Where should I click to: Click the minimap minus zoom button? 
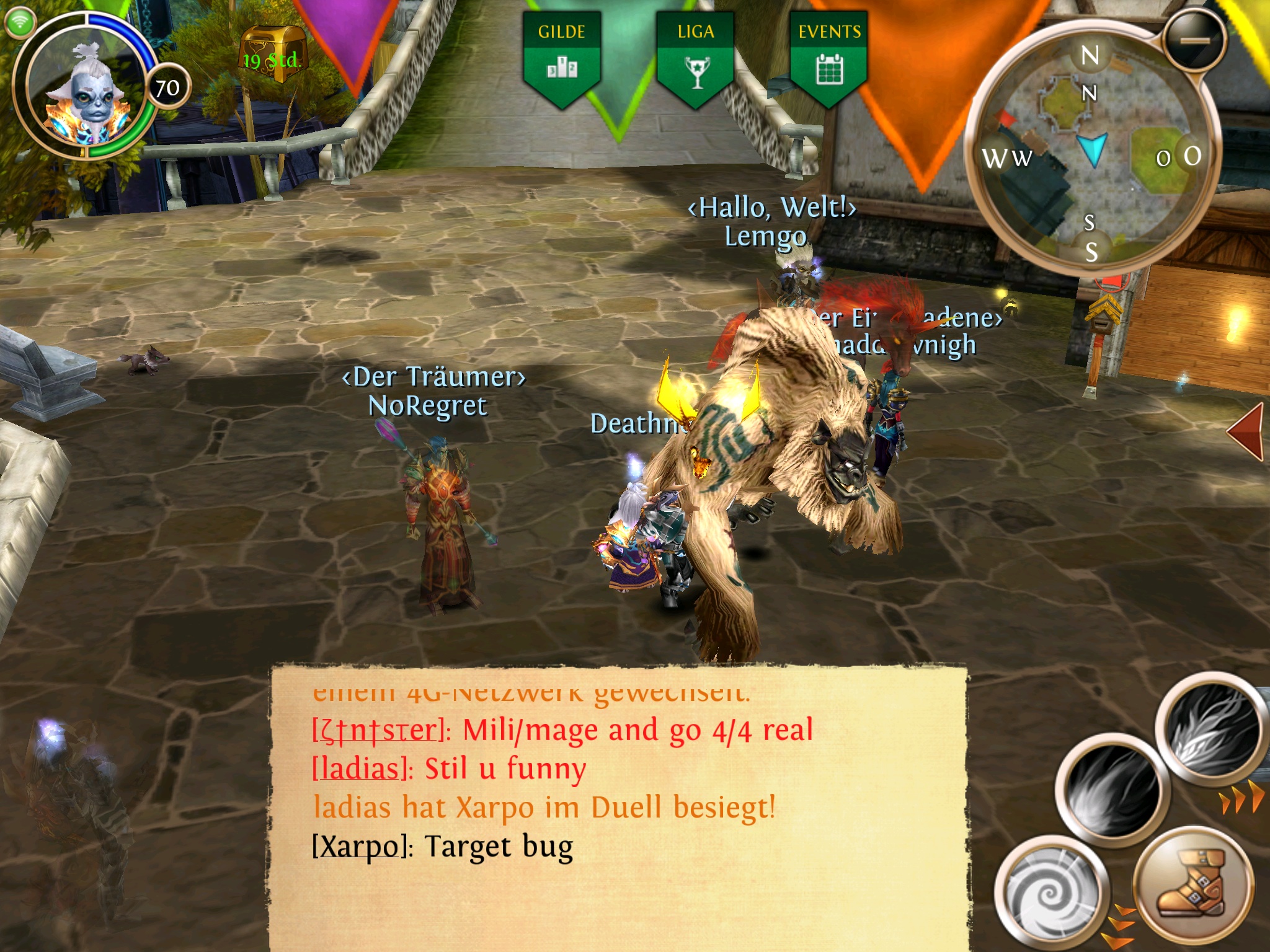(1194, 40)
